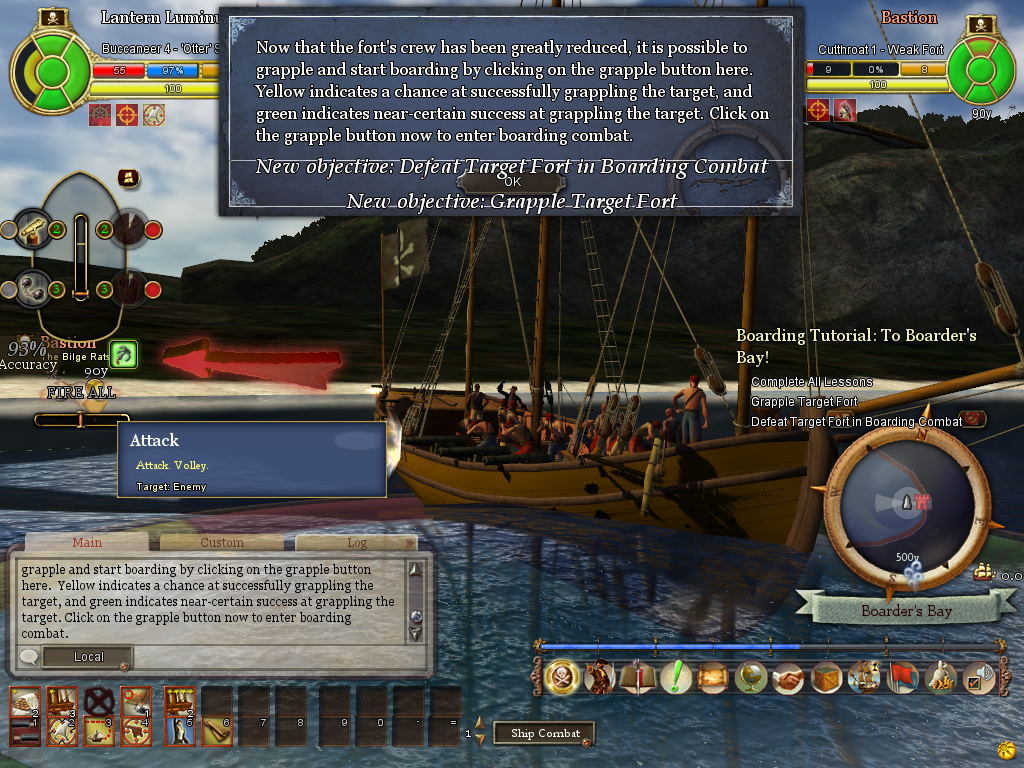Image resolution: width=1024 pixels, height=768 pixels.
Task: Open the globe world map icon
Action: (750, 677)
